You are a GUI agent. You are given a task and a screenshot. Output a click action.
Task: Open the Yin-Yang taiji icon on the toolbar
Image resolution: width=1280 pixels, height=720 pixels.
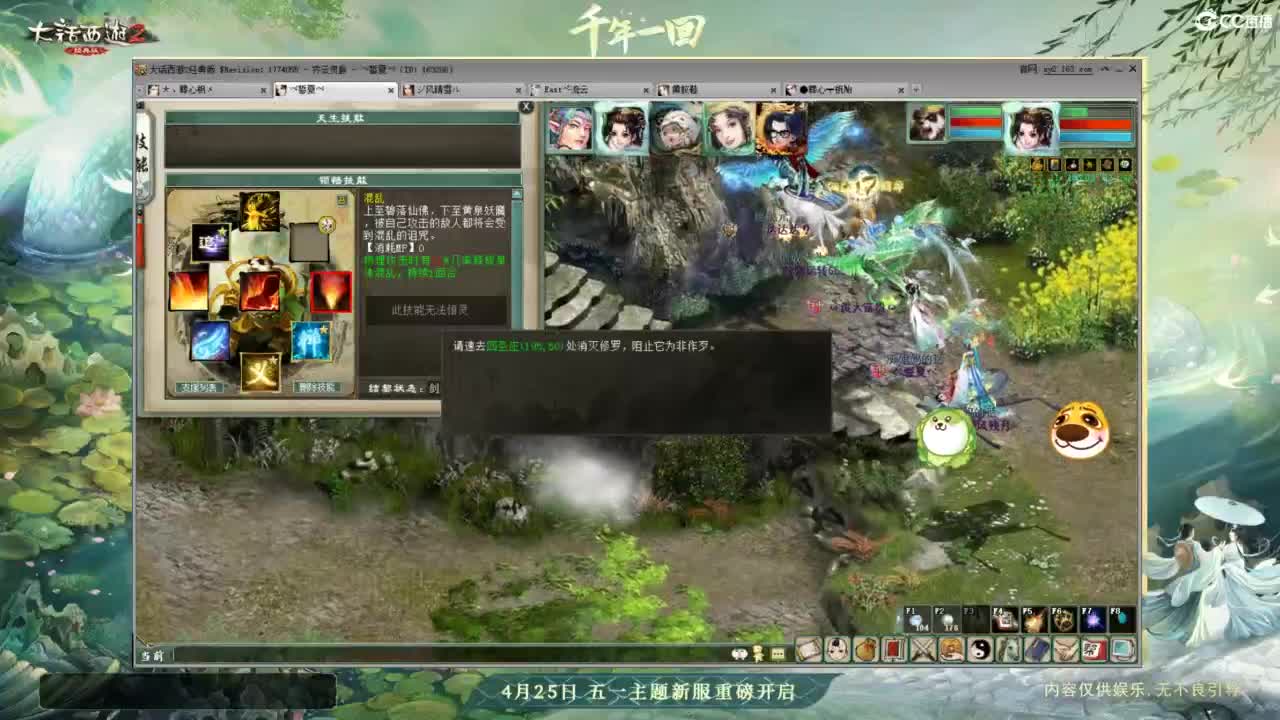[x=980, y=648]
